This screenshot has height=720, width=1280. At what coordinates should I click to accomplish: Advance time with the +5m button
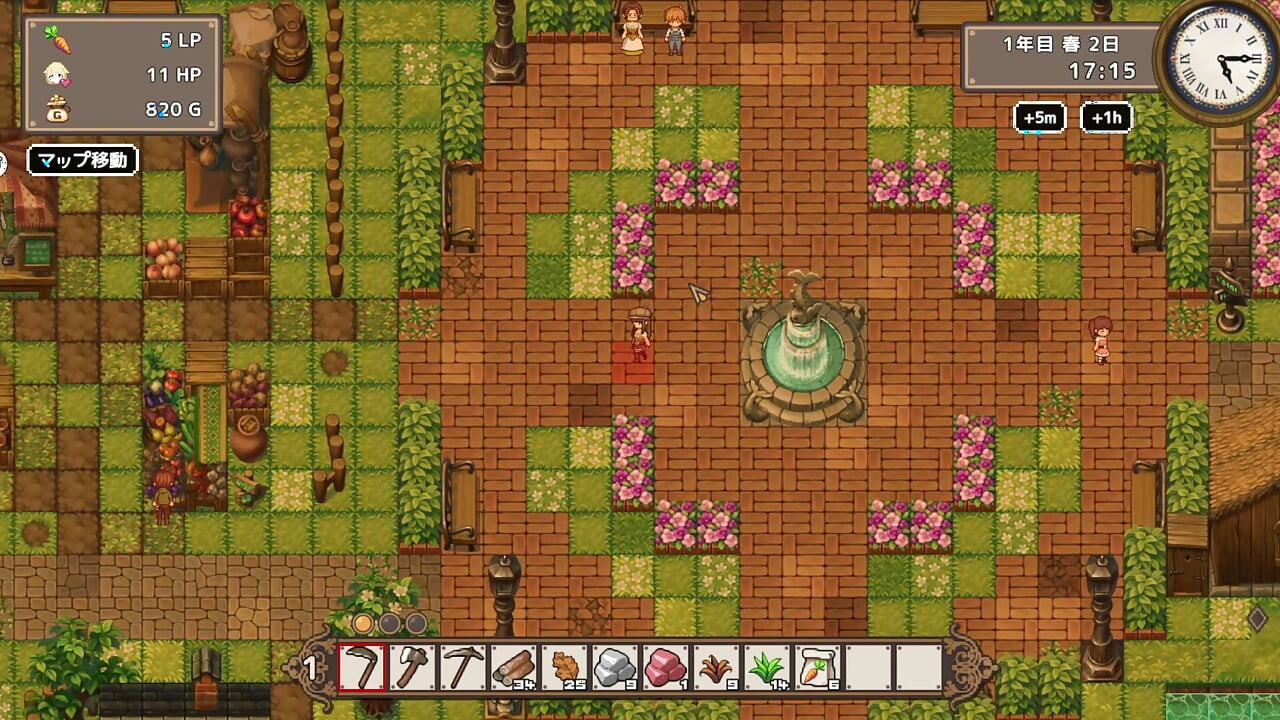(x=1039, y=117)
